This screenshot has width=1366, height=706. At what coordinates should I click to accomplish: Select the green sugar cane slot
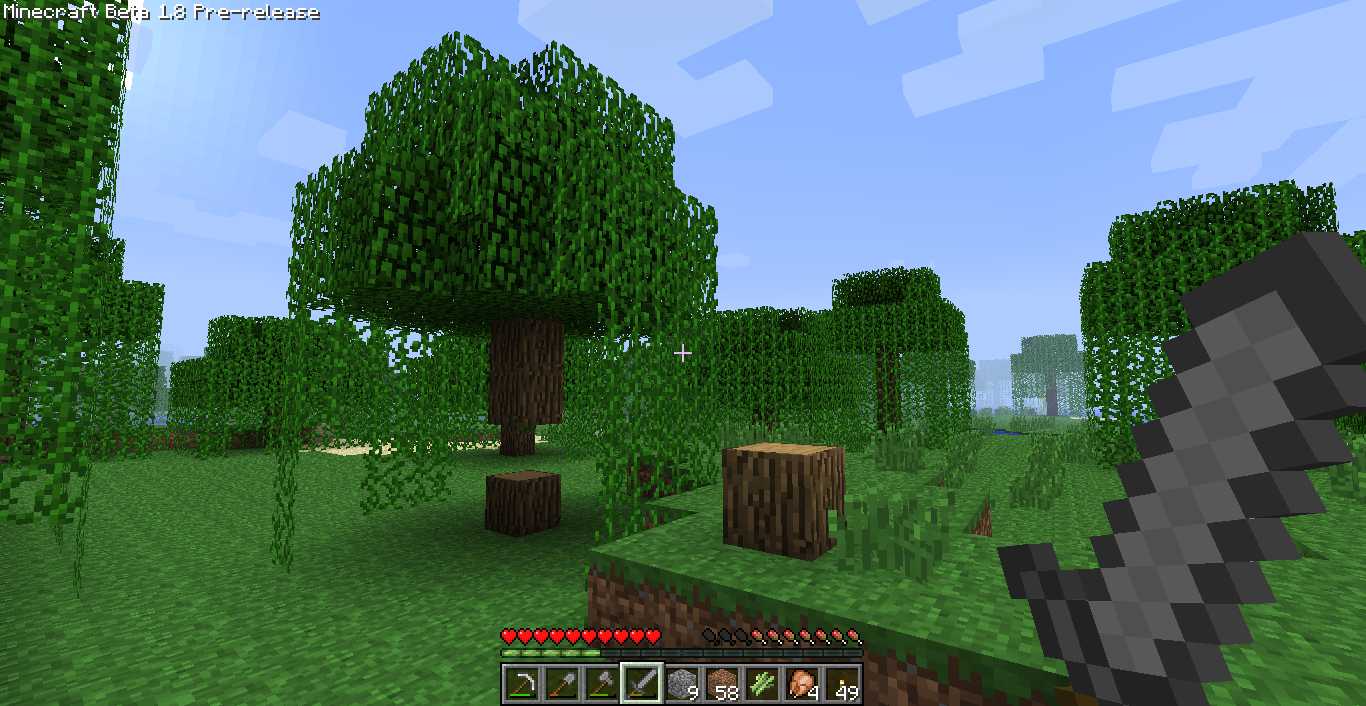(762, 684)
